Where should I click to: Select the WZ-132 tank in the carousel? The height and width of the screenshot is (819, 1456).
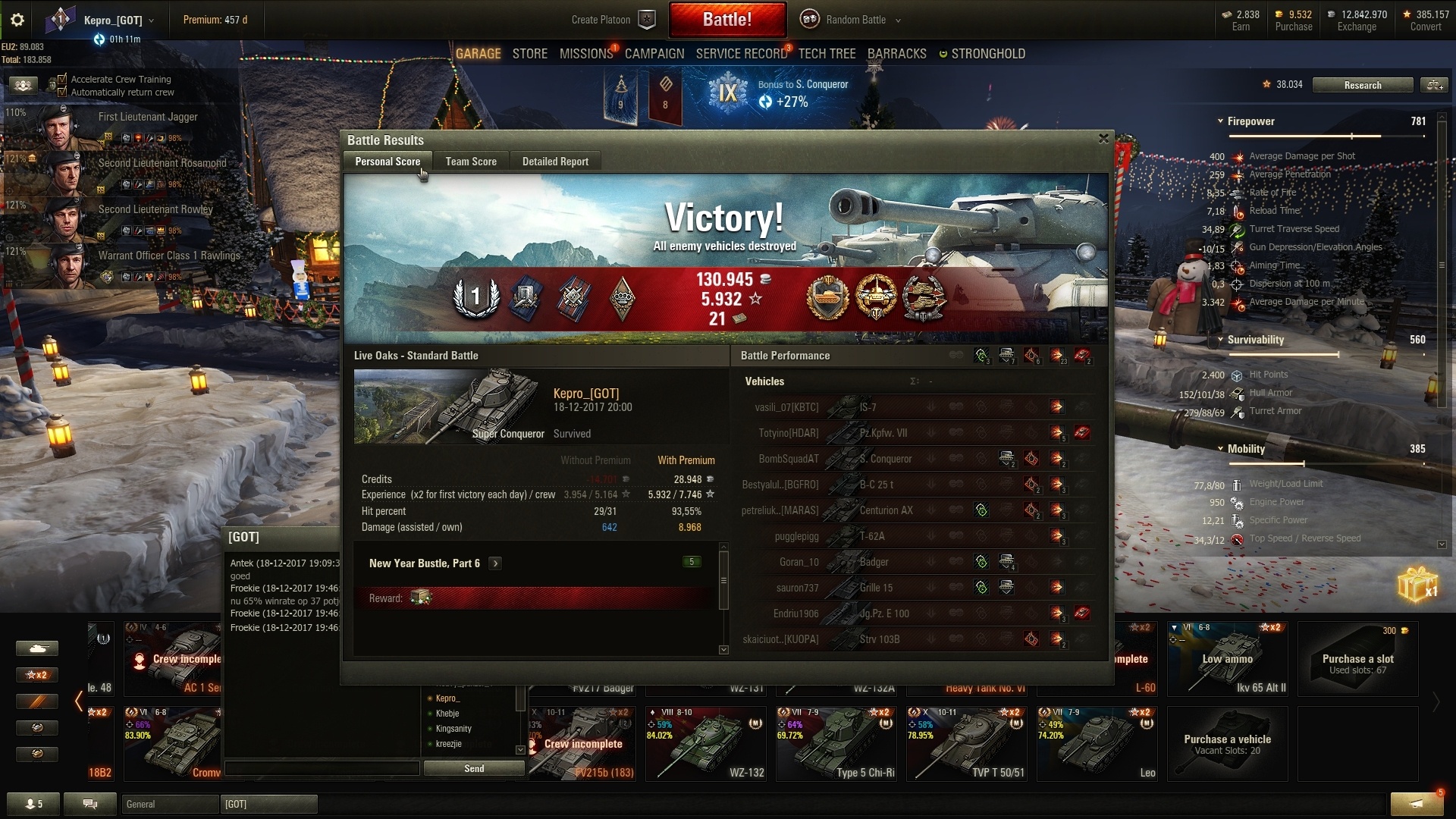707,743
